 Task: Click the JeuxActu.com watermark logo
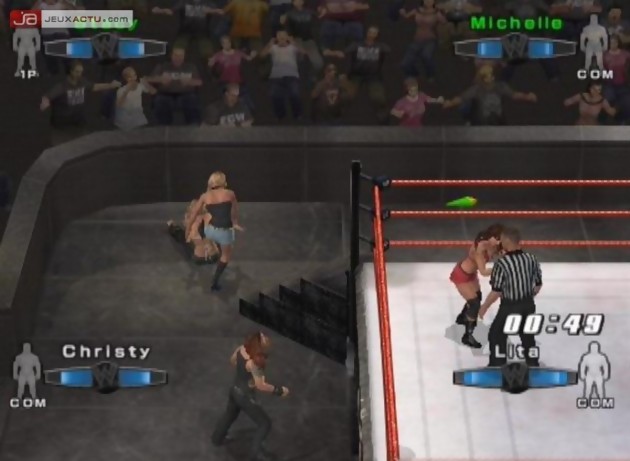[x=70, y=17]
